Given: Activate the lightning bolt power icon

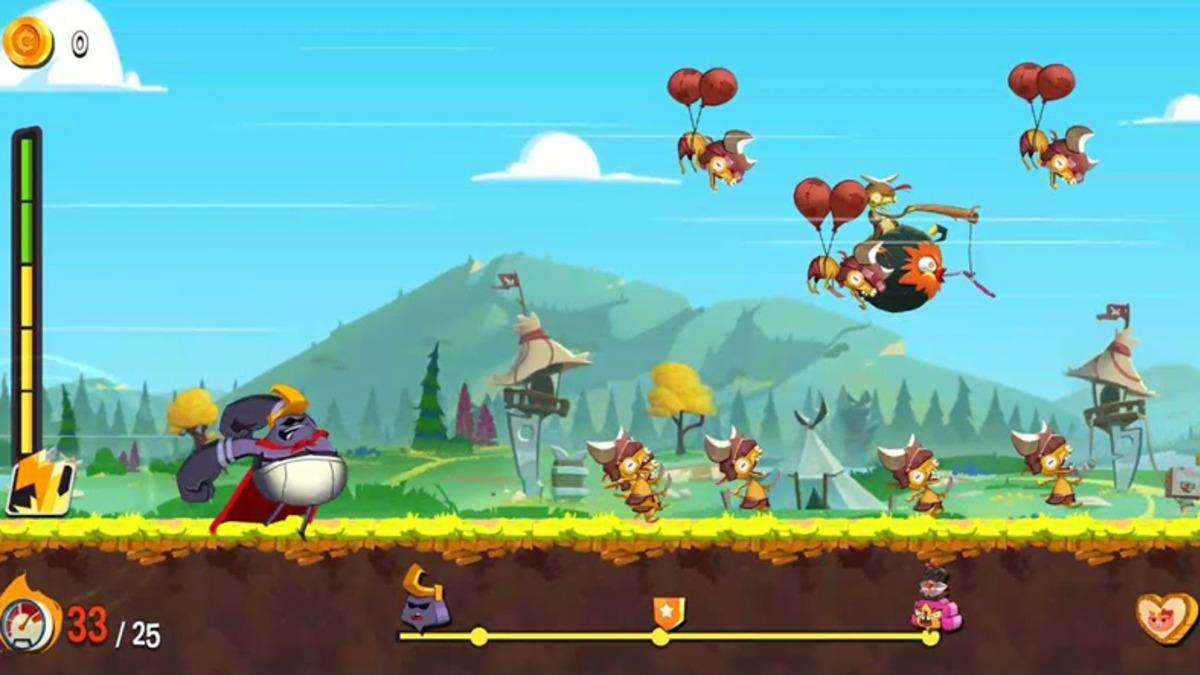Looking at the screenshot, I should (x=40, y=485).
